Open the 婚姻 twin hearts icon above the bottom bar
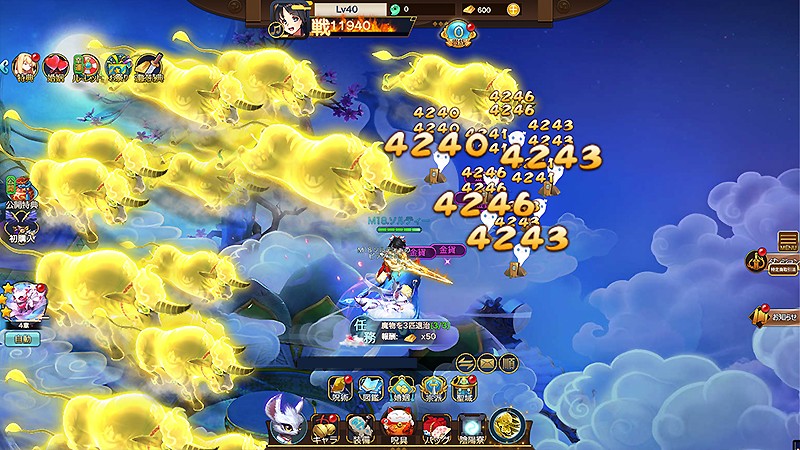The height and width of the screenshot is (450, 800). point(403,386)
